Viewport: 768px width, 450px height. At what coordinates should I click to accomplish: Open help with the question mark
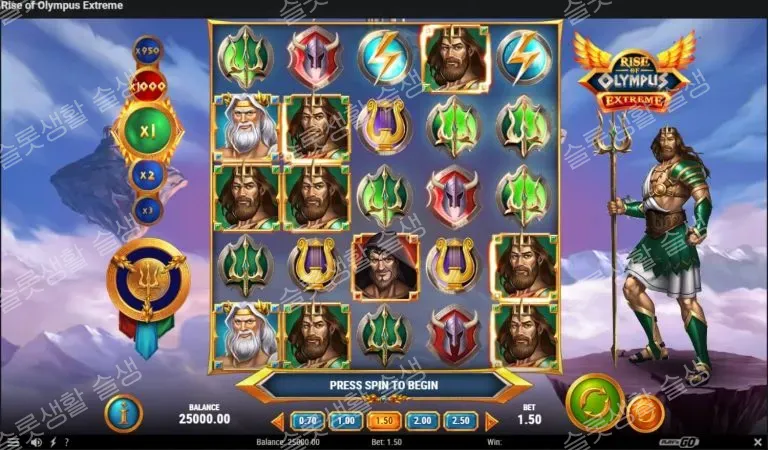click(67, 441)
